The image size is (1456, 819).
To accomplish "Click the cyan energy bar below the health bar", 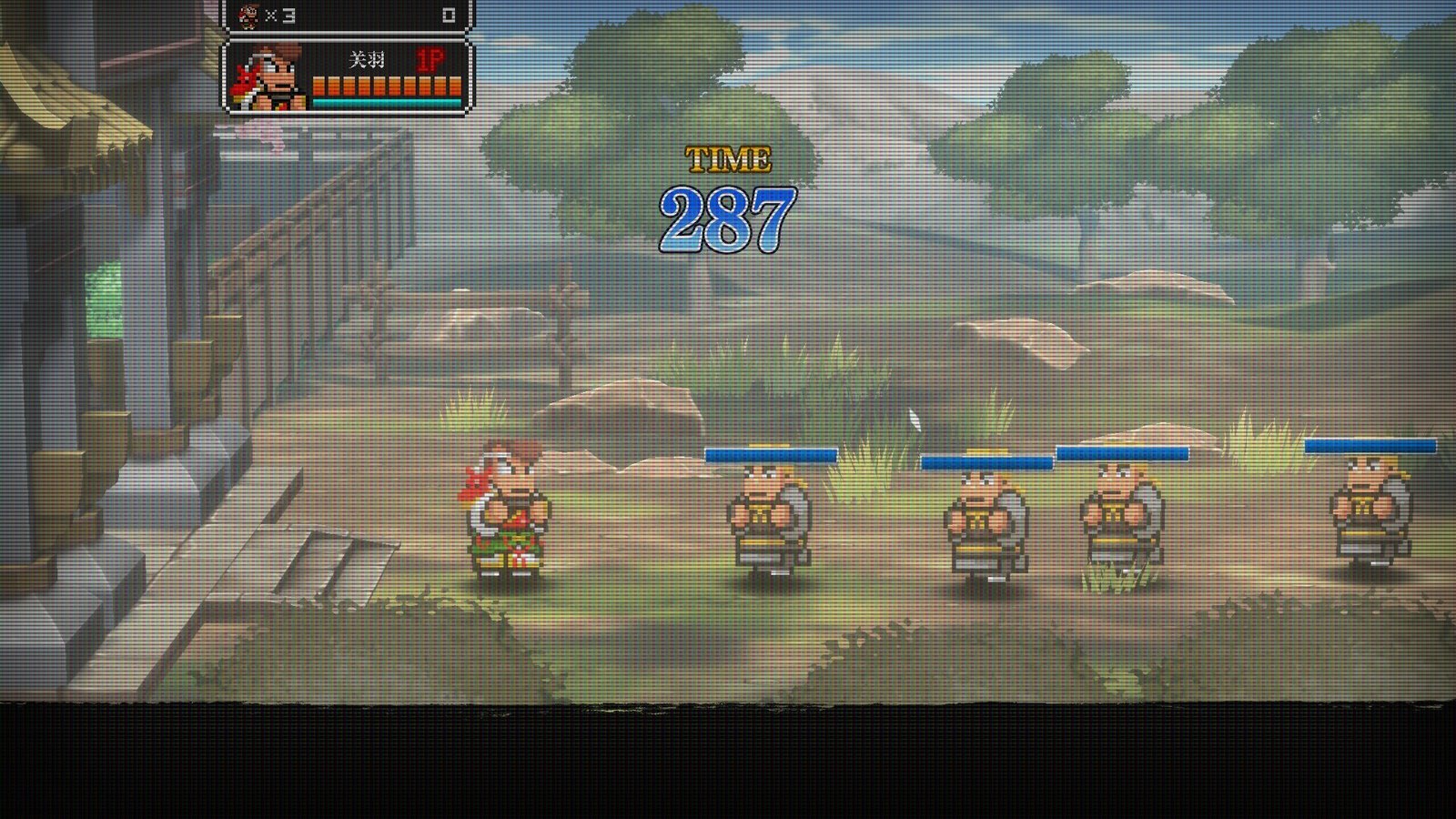I will pos(387,102).
